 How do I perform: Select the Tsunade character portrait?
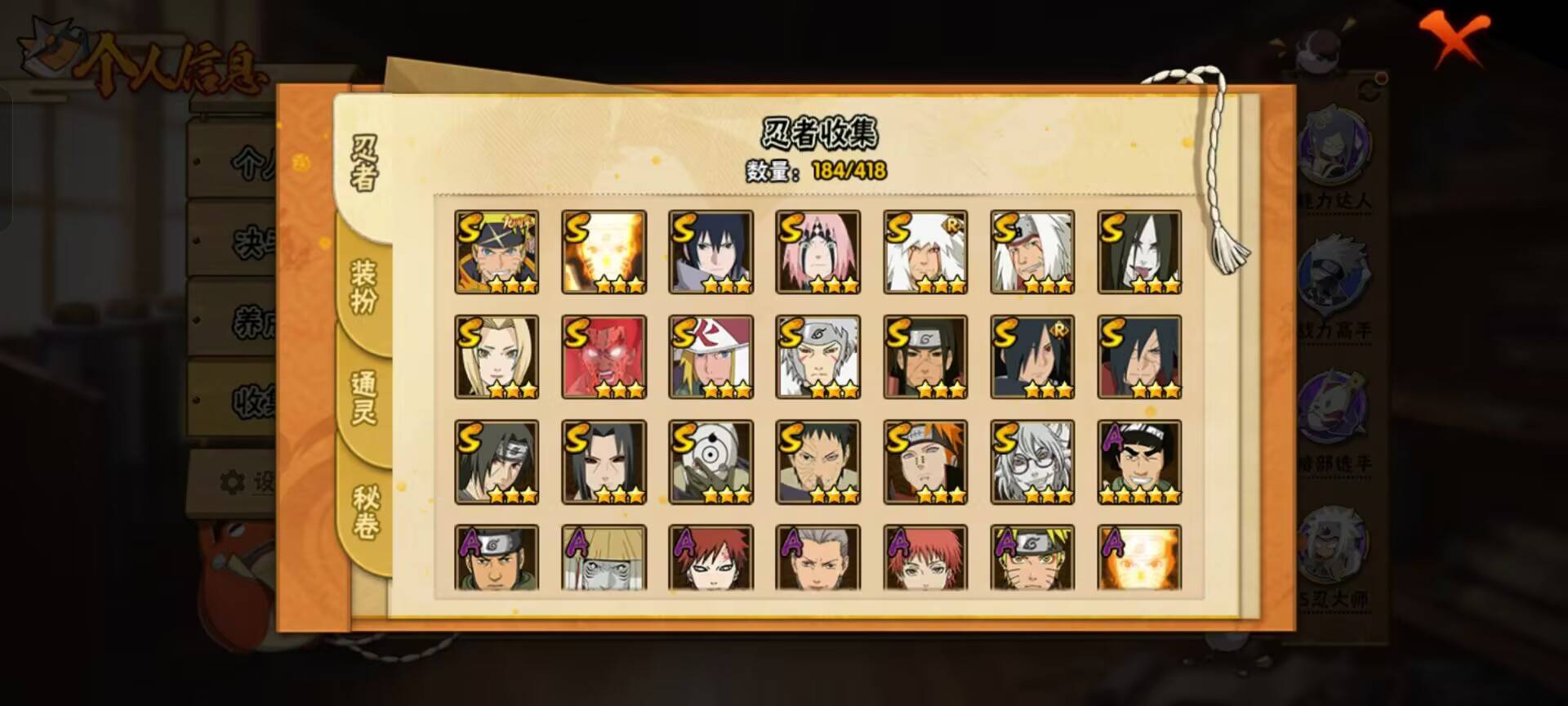(495, 355)
